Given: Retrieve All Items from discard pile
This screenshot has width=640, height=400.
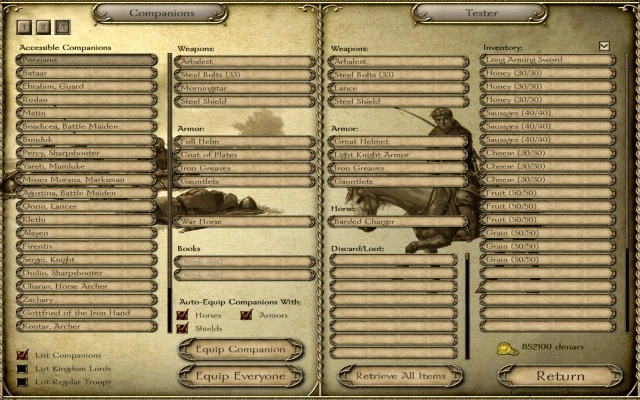Looking at the screenshot, I should pos(399,376).
